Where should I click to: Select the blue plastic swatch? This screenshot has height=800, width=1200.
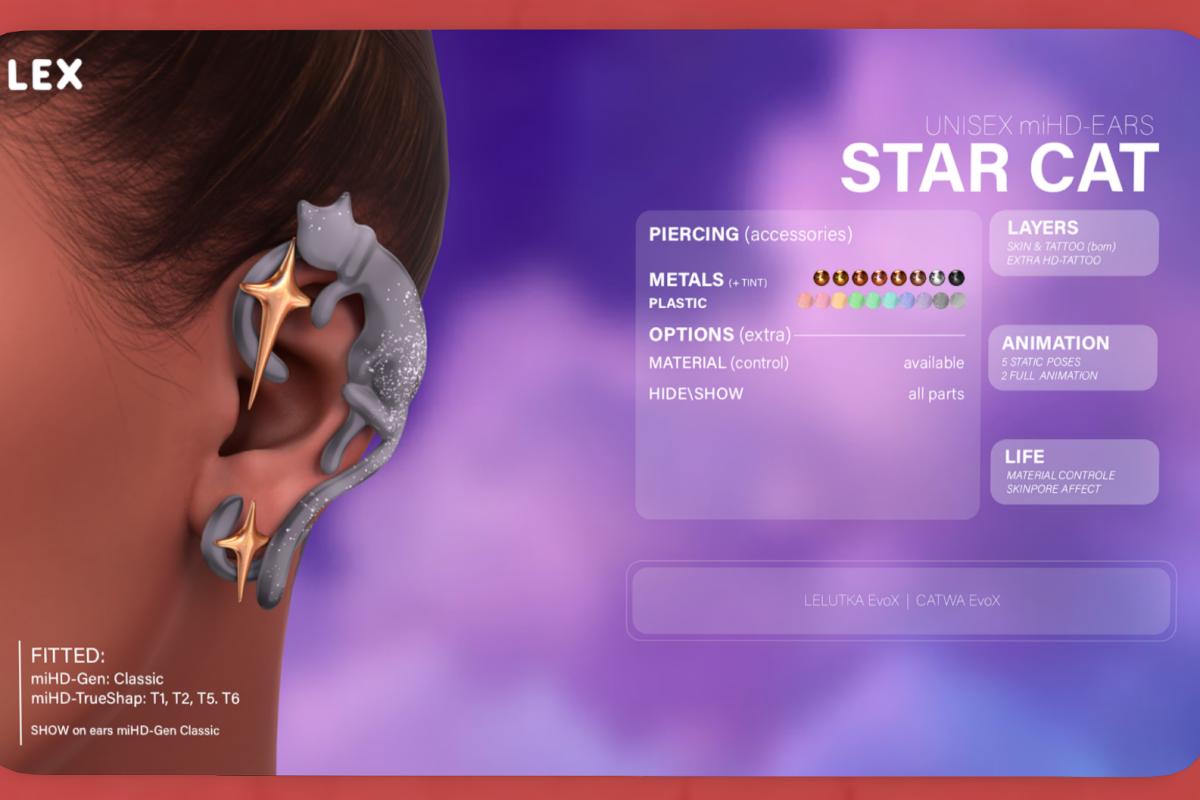point(906,301)
